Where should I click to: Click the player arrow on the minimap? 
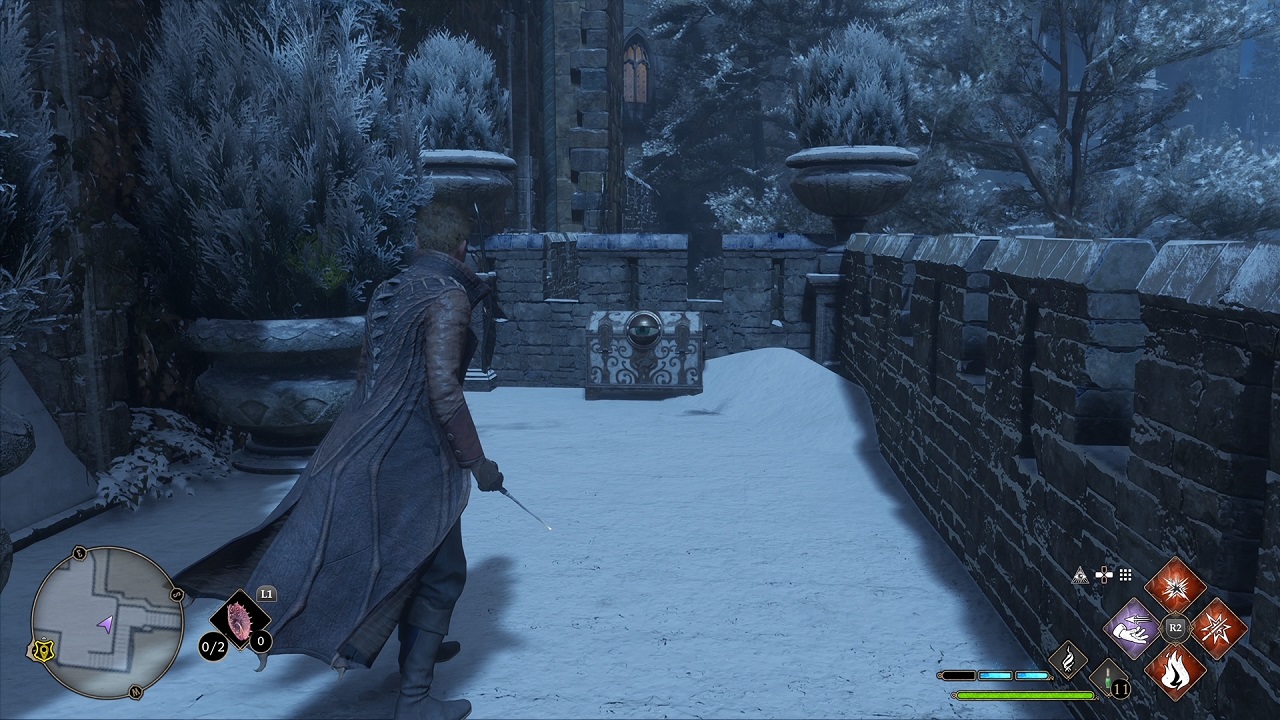click(x=105, y=625)
